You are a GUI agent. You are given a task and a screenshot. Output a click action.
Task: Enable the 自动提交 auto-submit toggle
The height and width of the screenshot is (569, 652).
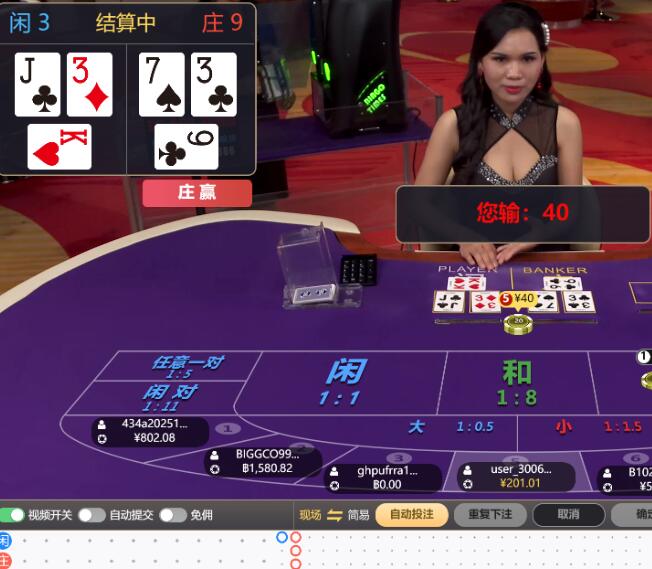click(x=92, y=515)
